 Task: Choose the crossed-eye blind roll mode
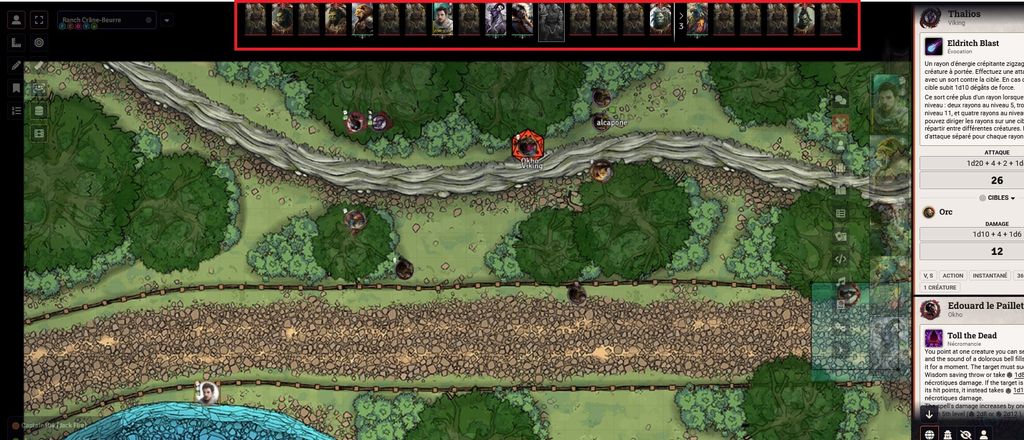[966, 434]
